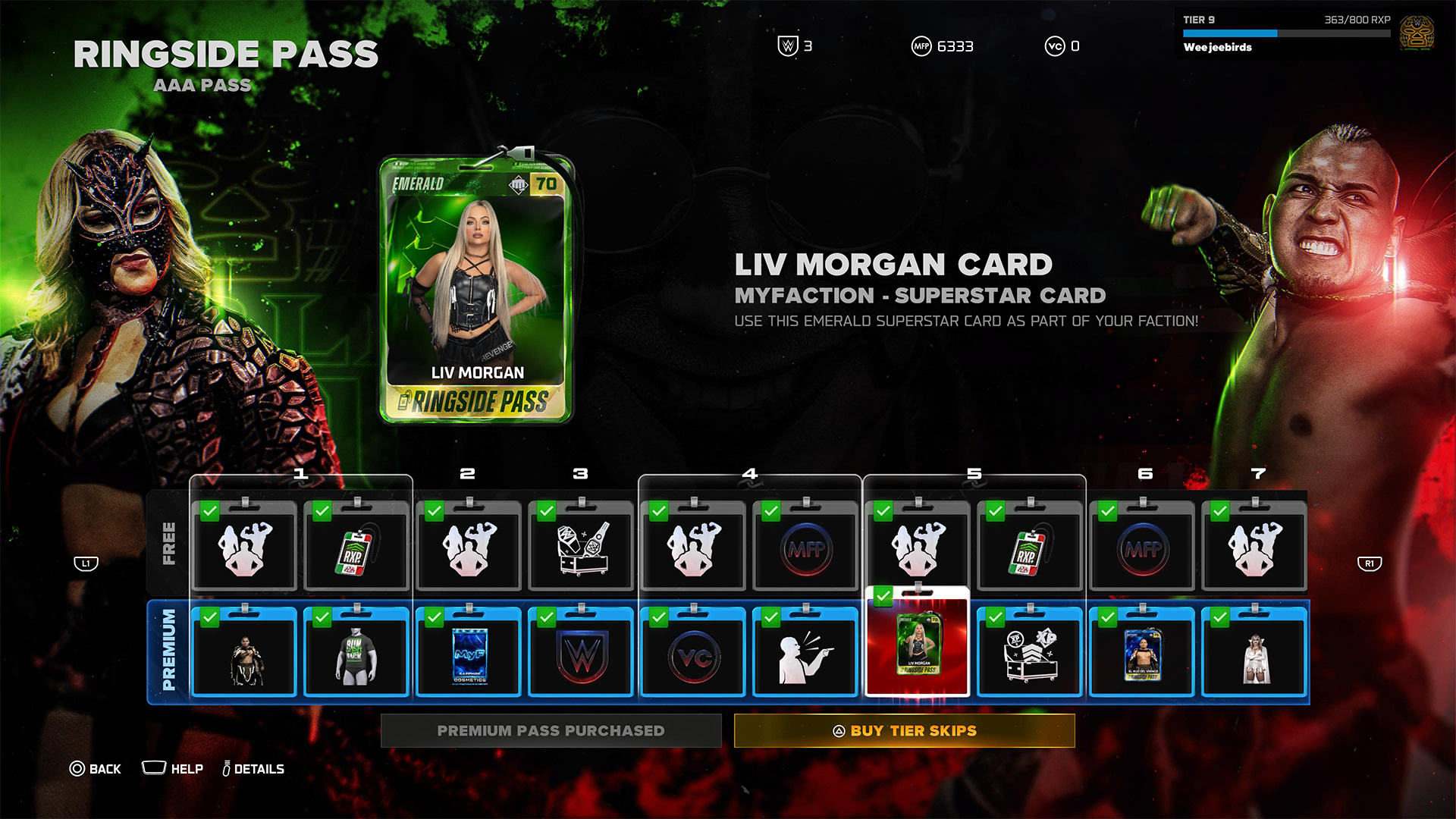Pick the premium VC coin reward
Viewport: 1456px width, 819px height.
[x=693, y=653]
